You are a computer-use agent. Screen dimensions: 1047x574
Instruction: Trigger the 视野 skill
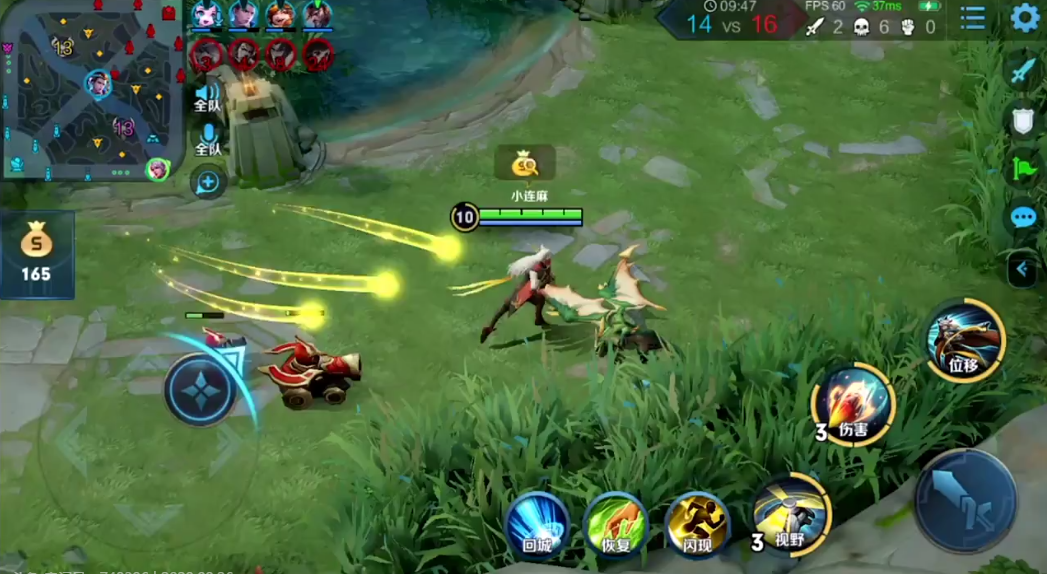(790, 514)
